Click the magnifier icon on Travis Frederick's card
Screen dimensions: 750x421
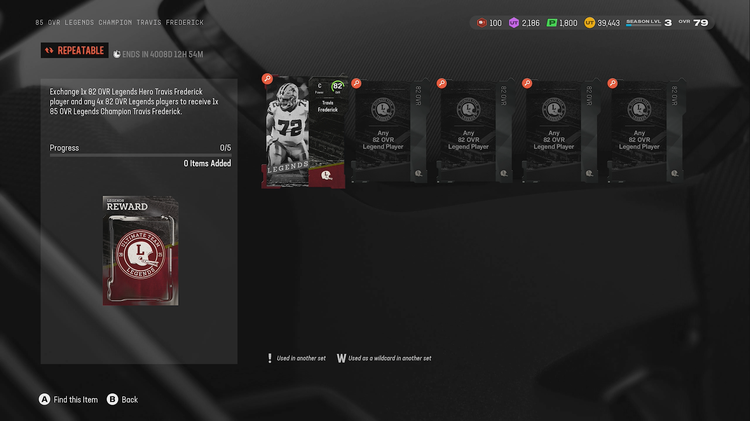click(x=267, y=78)
